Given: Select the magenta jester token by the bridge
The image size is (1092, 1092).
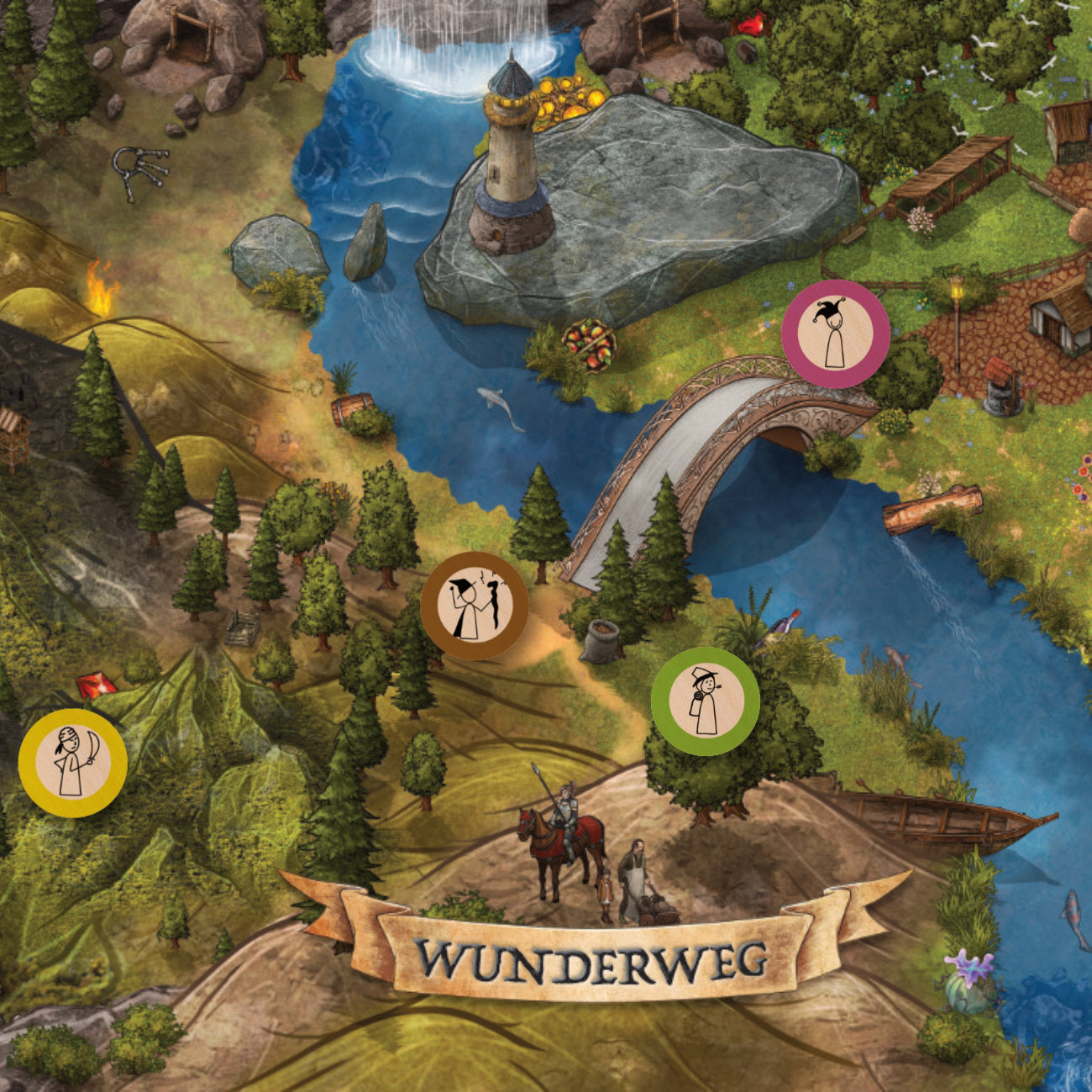Looking at the screenshot, I should 835,334.
